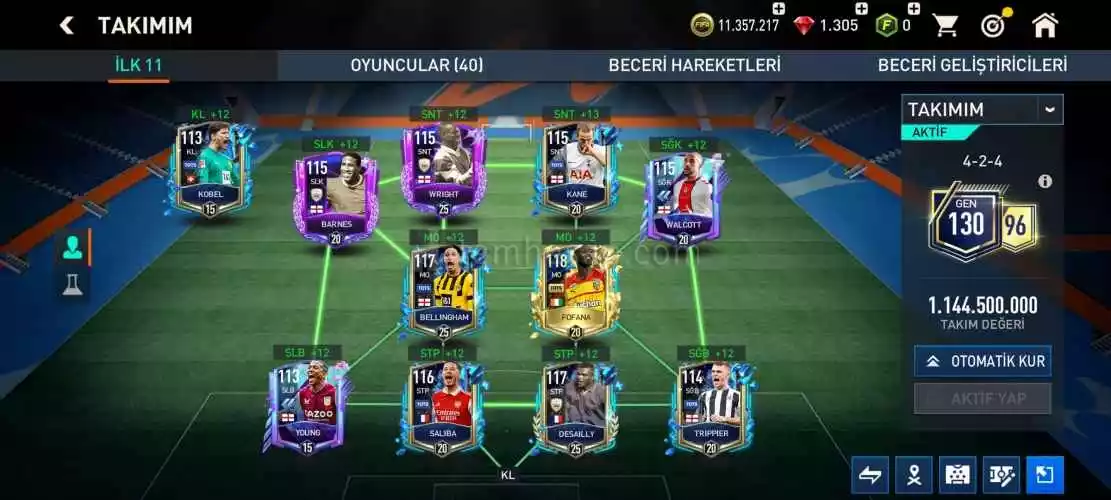Select the İLK 11 tab
The height and width of the screenshot is (500, 1111).
tap(138, 65)
